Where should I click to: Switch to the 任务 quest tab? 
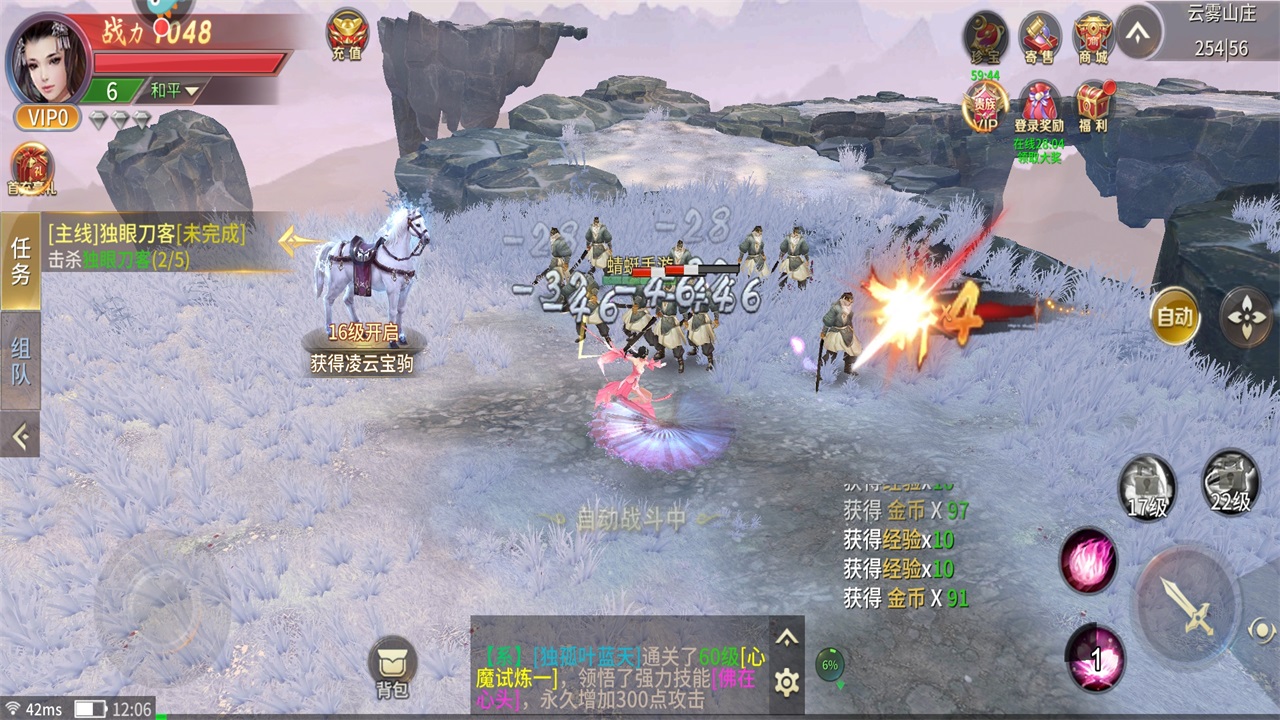[x=20, y=260]
